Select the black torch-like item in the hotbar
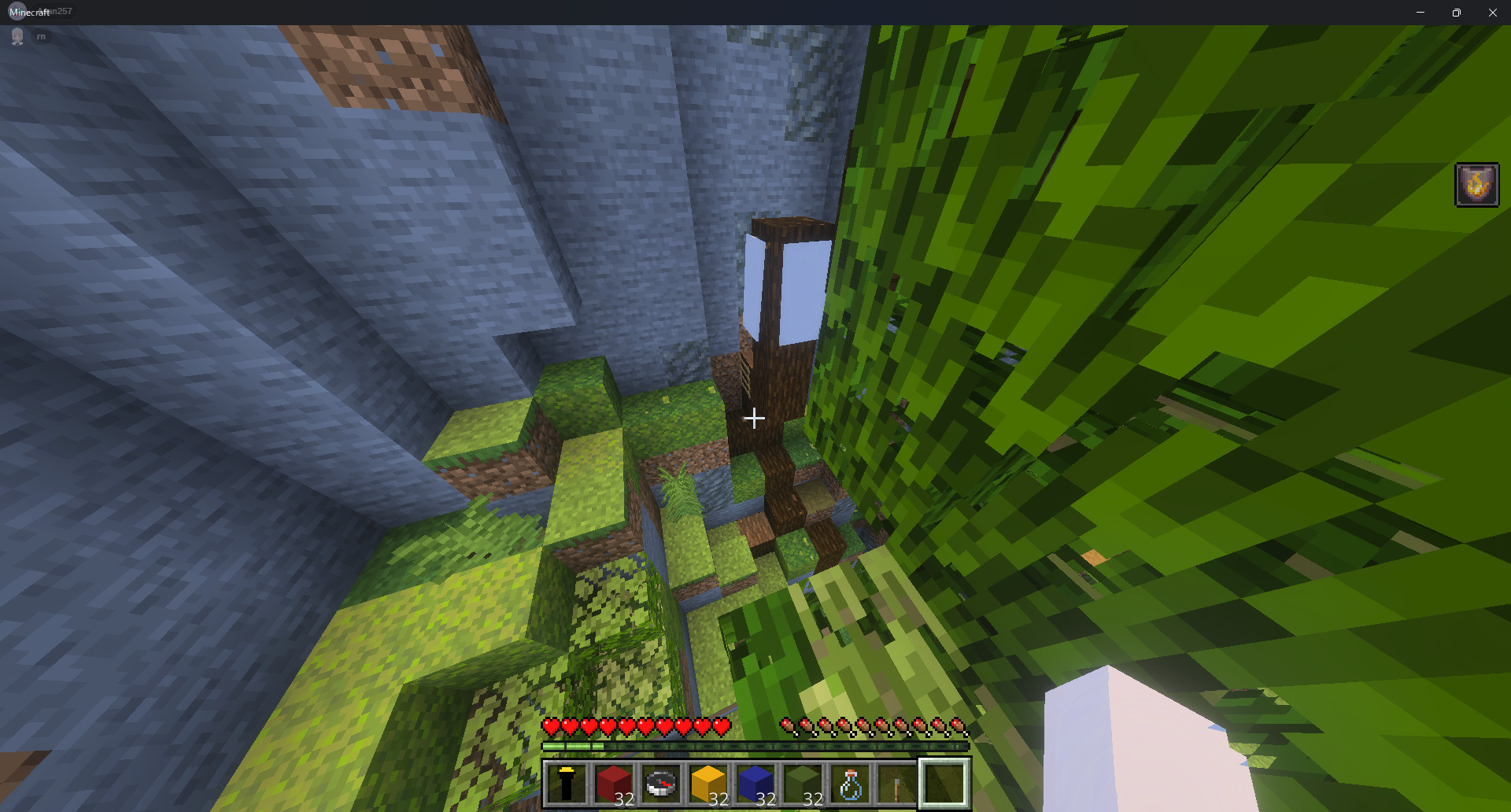The image size is (1511, 812). point(567,784)
